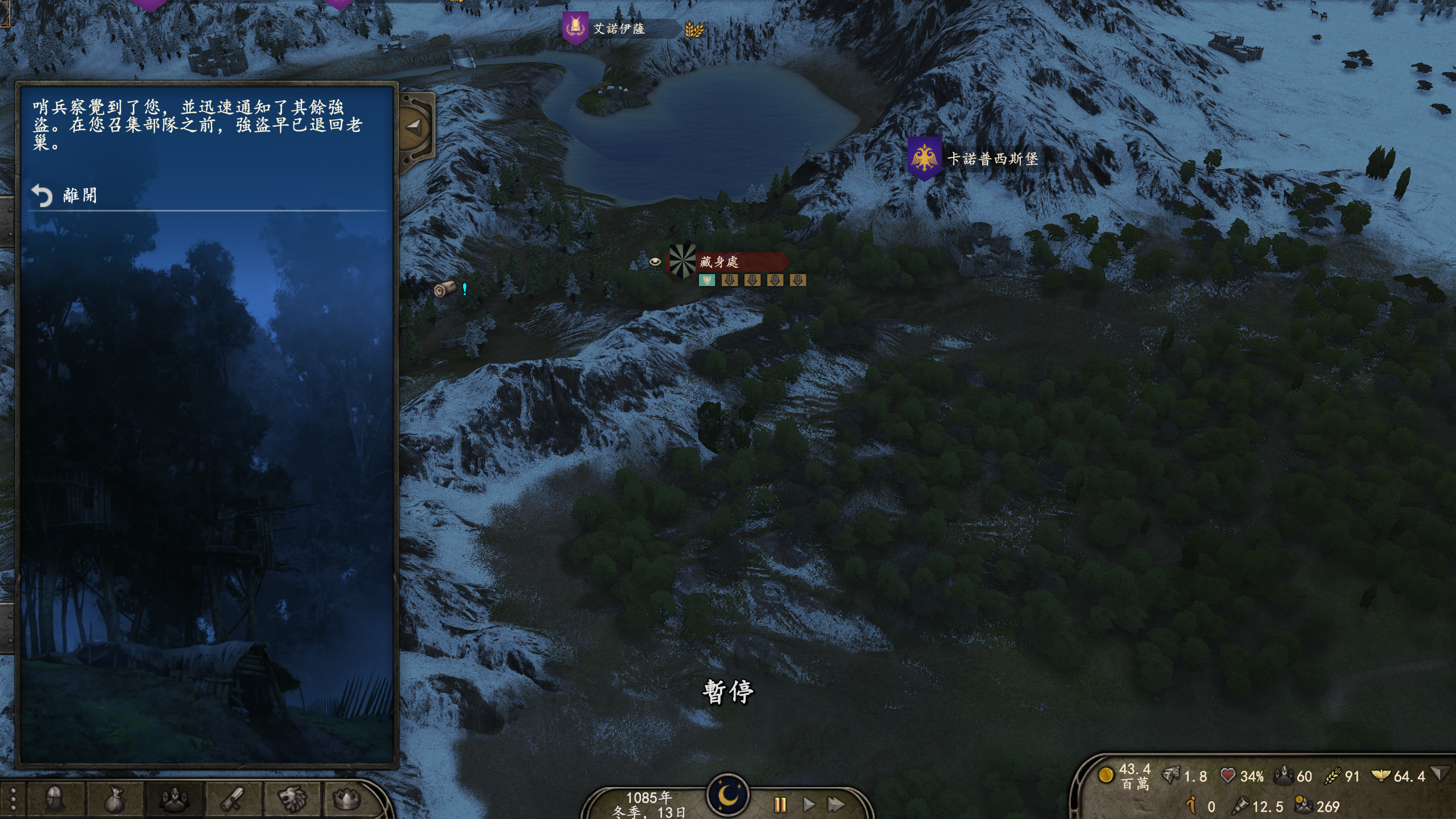Toggle the eye tracker beside the hideout
The height and width of the screenshot is (819, 1456).
pos(655,262)
